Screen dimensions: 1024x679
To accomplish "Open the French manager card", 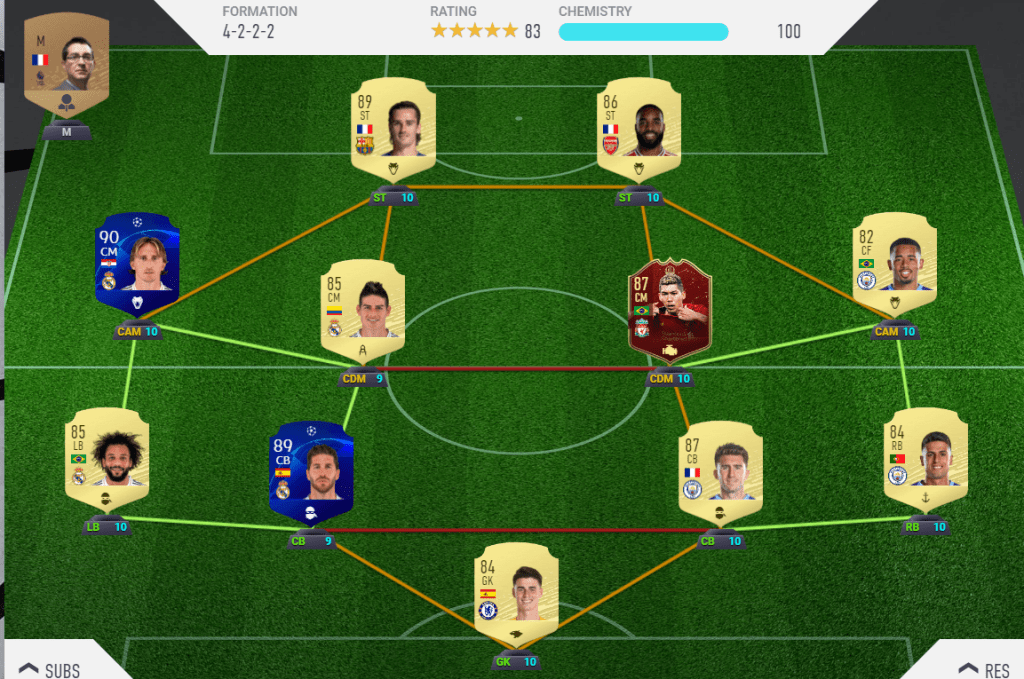I will pos(66,68).
